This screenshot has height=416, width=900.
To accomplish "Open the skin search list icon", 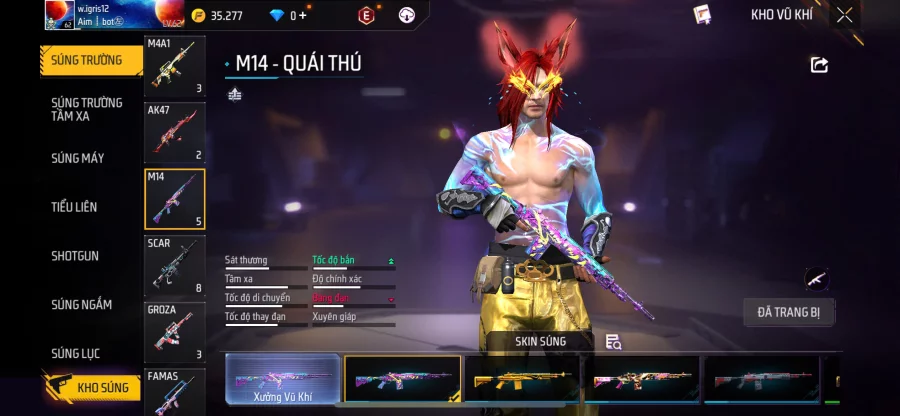I will click(x=613, y=342).
